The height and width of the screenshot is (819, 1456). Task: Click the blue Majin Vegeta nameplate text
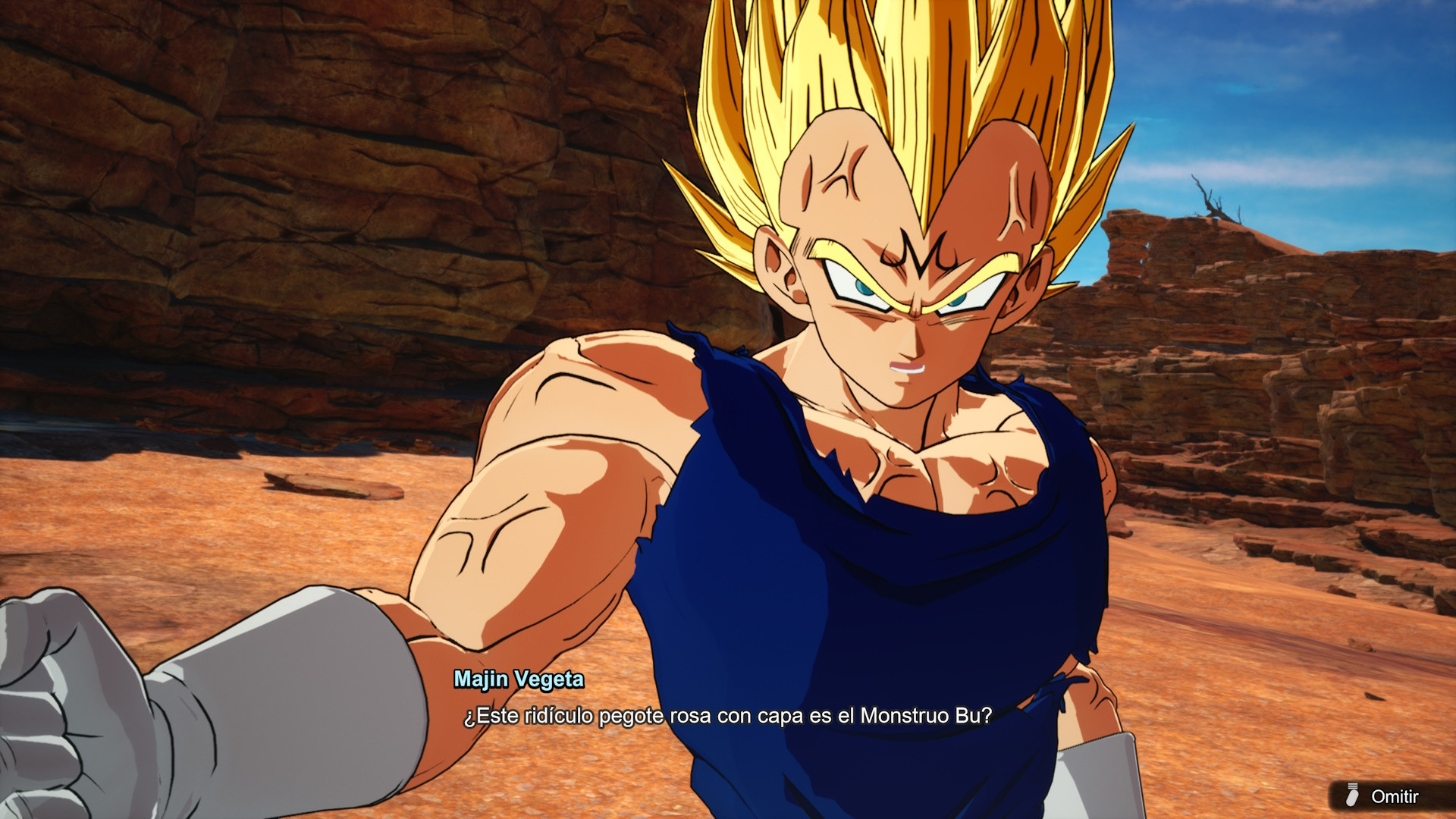tap(519, 680)
